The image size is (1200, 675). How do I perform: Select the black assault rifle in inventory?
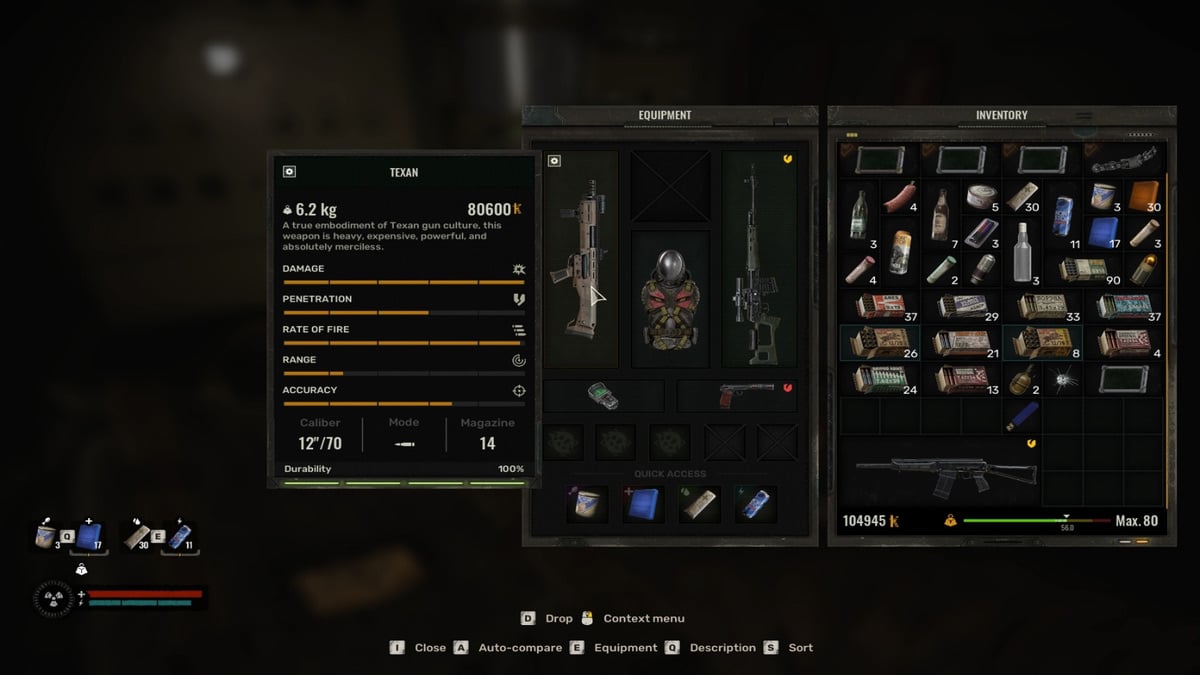click(938, 475)
